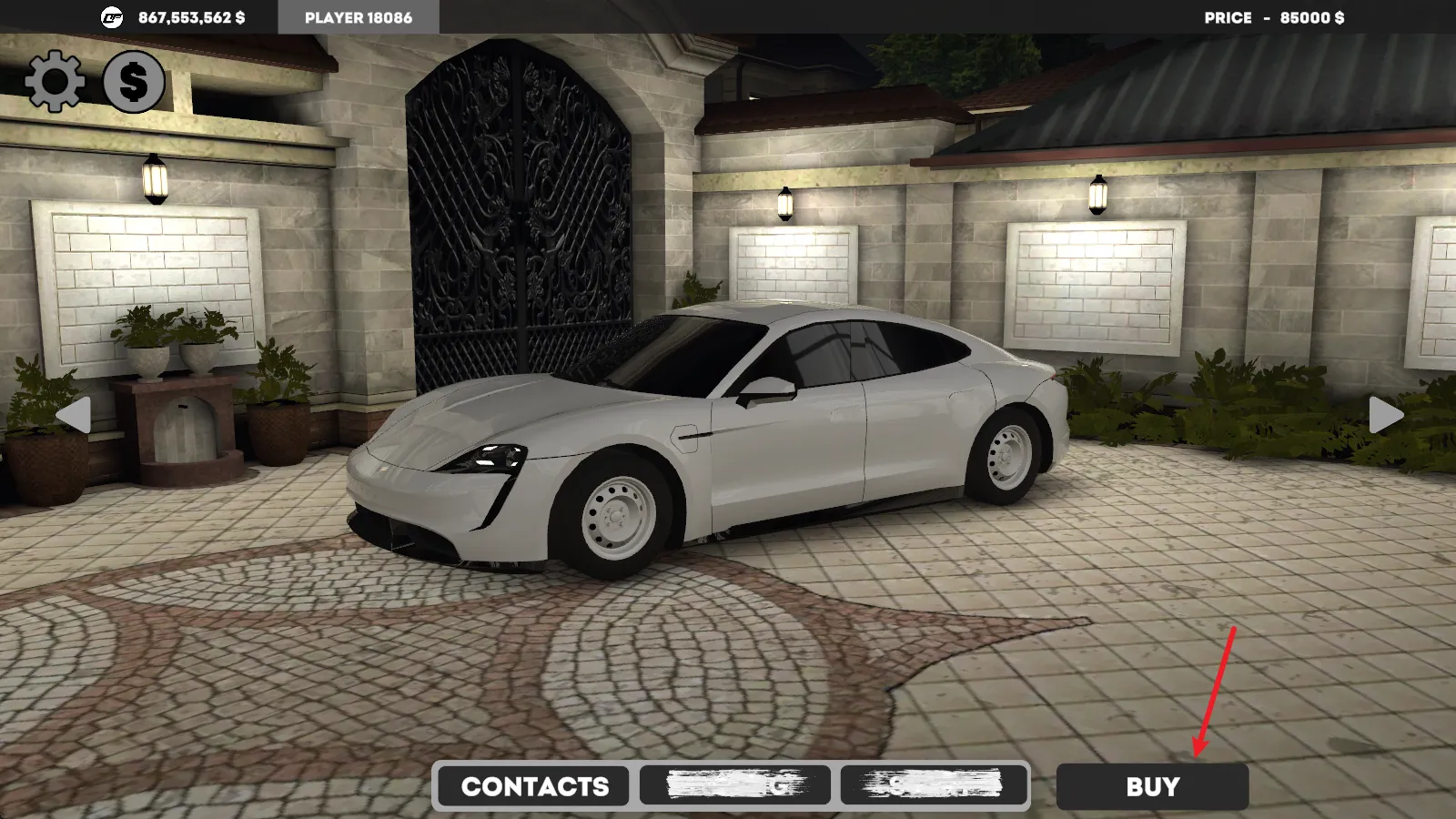Show the previous car with left arrow
This screenshot has width=1456, height=819.
pos(74,416)
